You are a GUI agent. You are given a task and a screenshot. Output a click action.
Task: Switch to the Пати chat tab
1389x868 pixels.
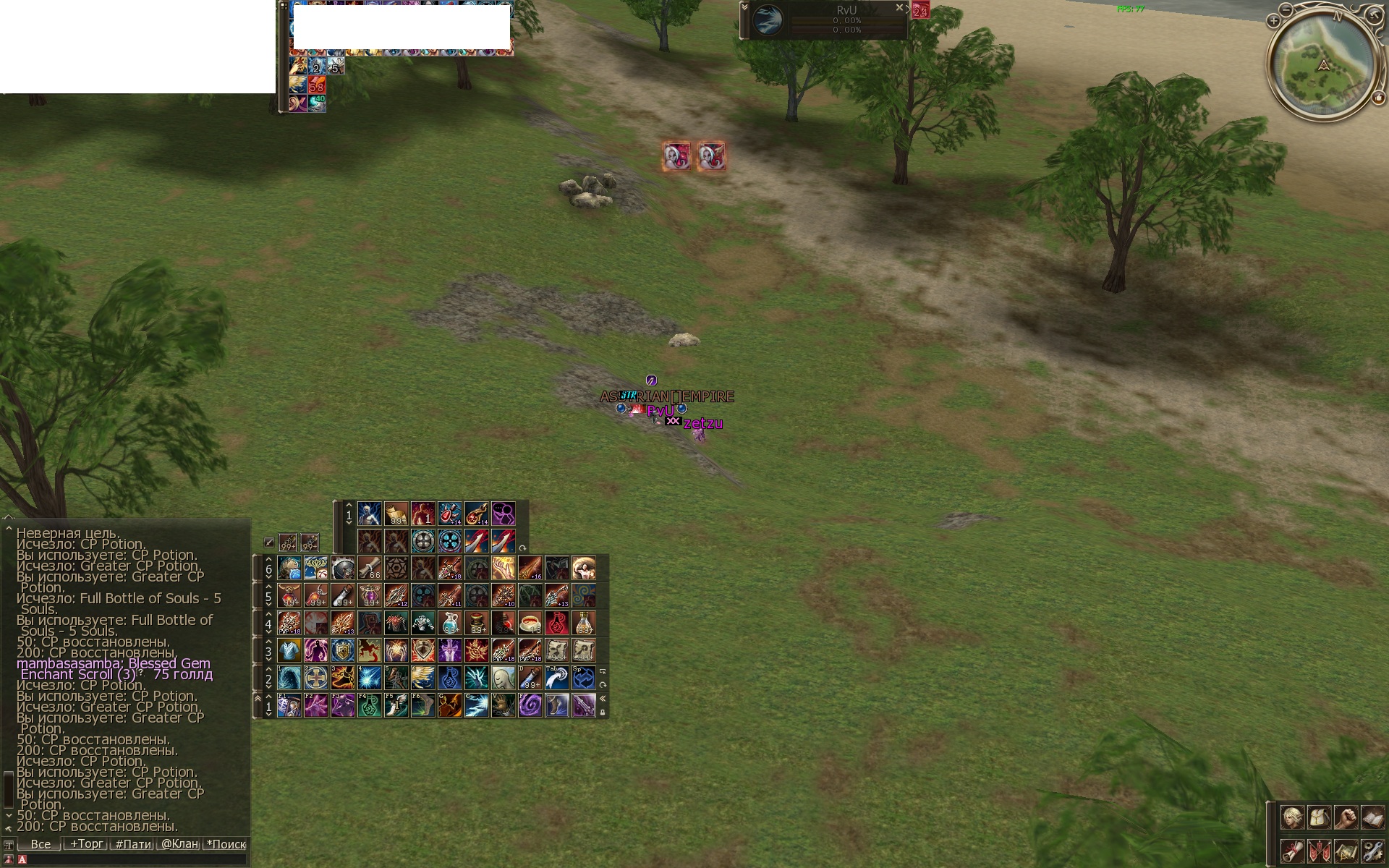(x=133, y=844)
